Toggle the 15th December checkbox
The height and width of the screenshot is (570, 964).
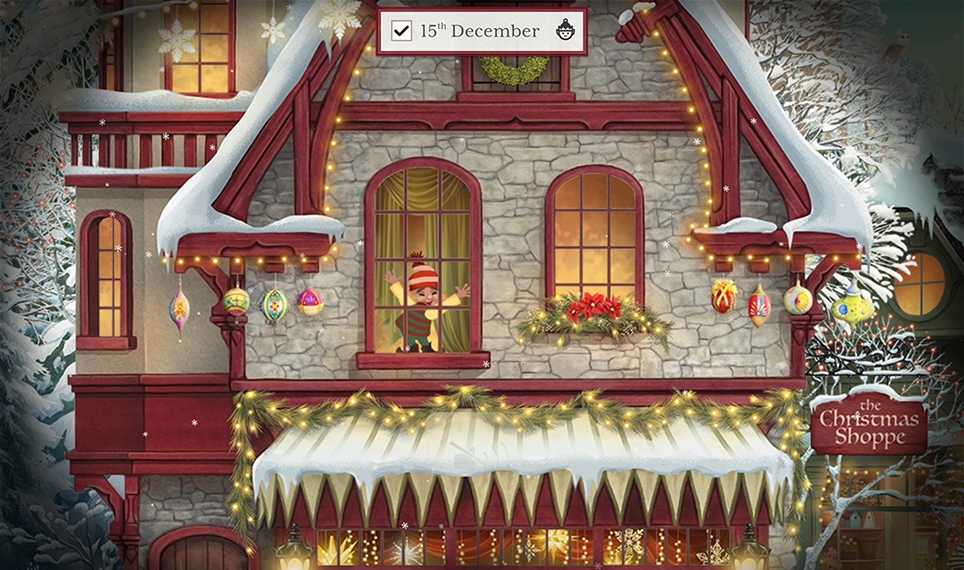click(x=402, y=31)
